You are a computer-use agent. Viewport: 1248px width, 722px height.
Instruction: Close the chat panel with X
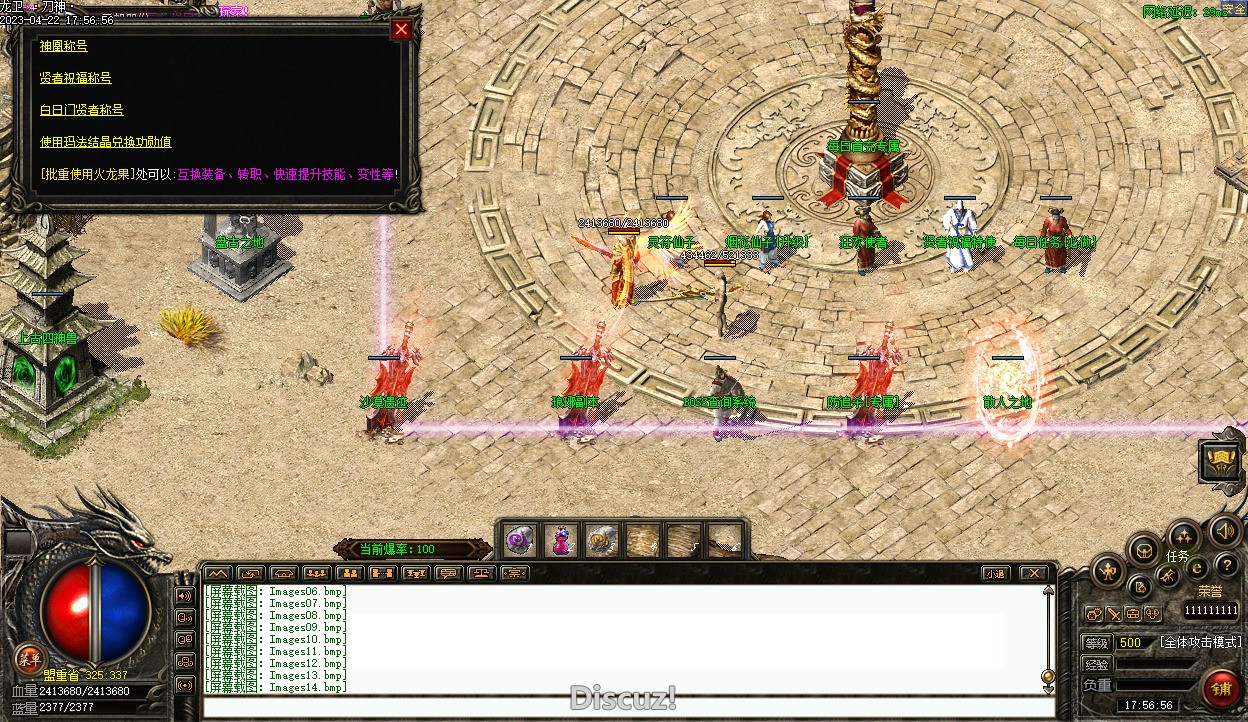tap(1033, 573)
